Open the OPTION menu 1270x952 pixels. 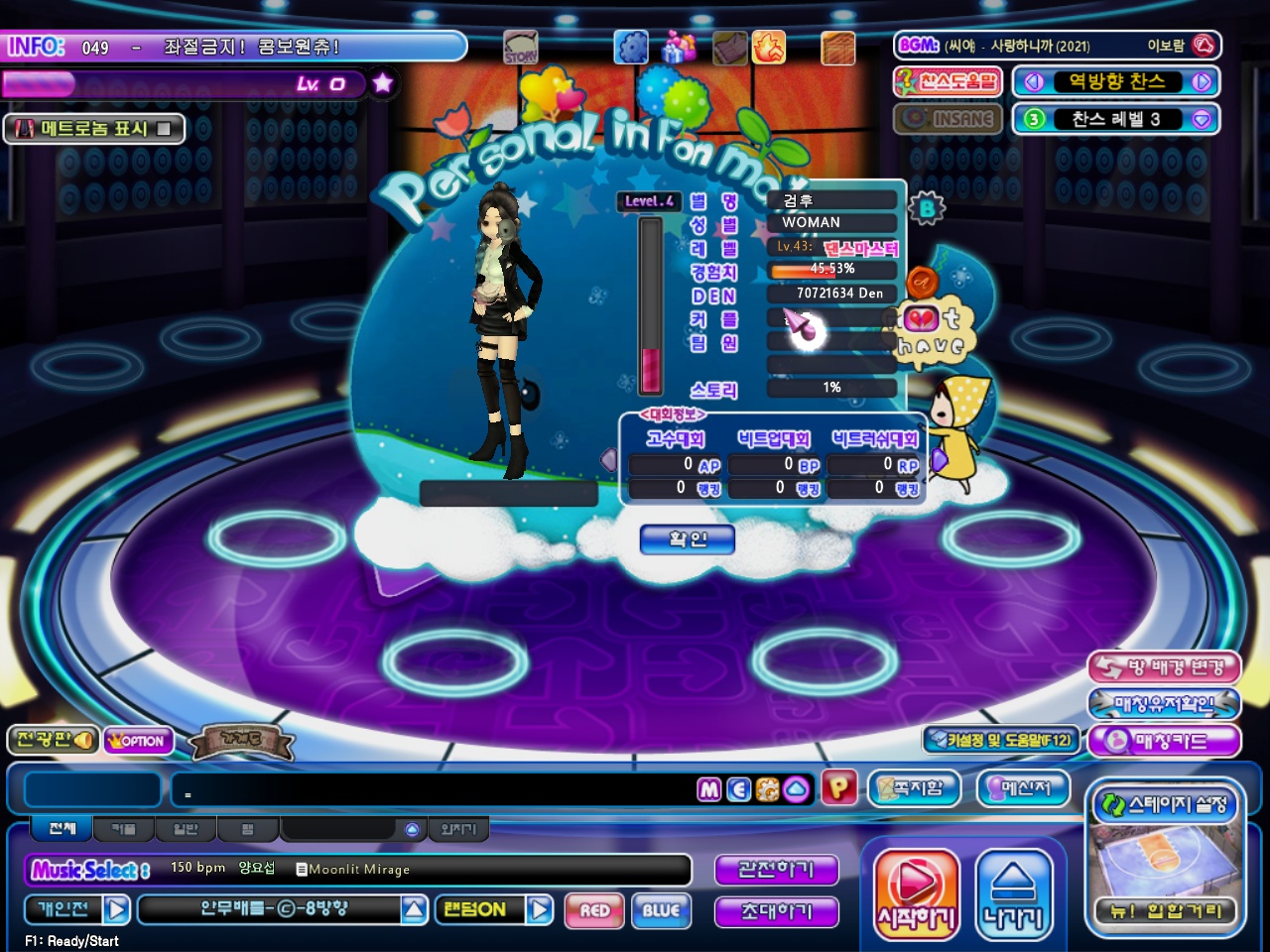click(138, 741)
